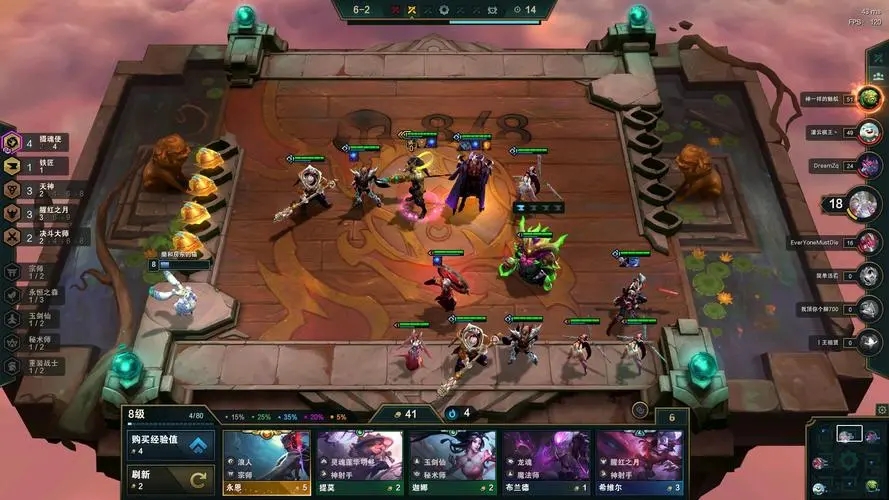Buy the 布兰德 champion card
Viewport: 889px width, 500px height.
click(546, 463)
